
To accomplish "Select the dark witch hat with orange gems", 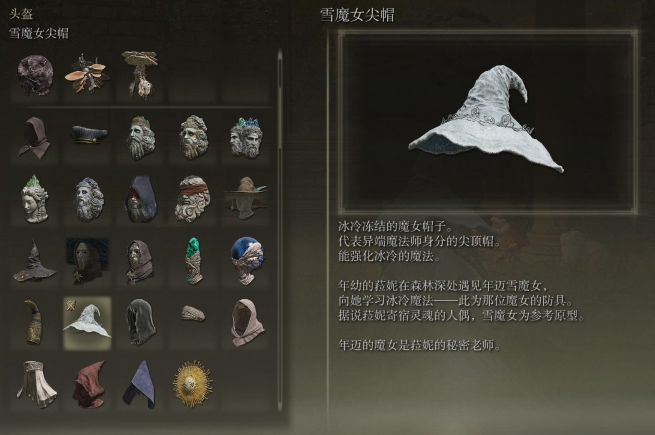I will pyautogui.click(x=35, y=261).
